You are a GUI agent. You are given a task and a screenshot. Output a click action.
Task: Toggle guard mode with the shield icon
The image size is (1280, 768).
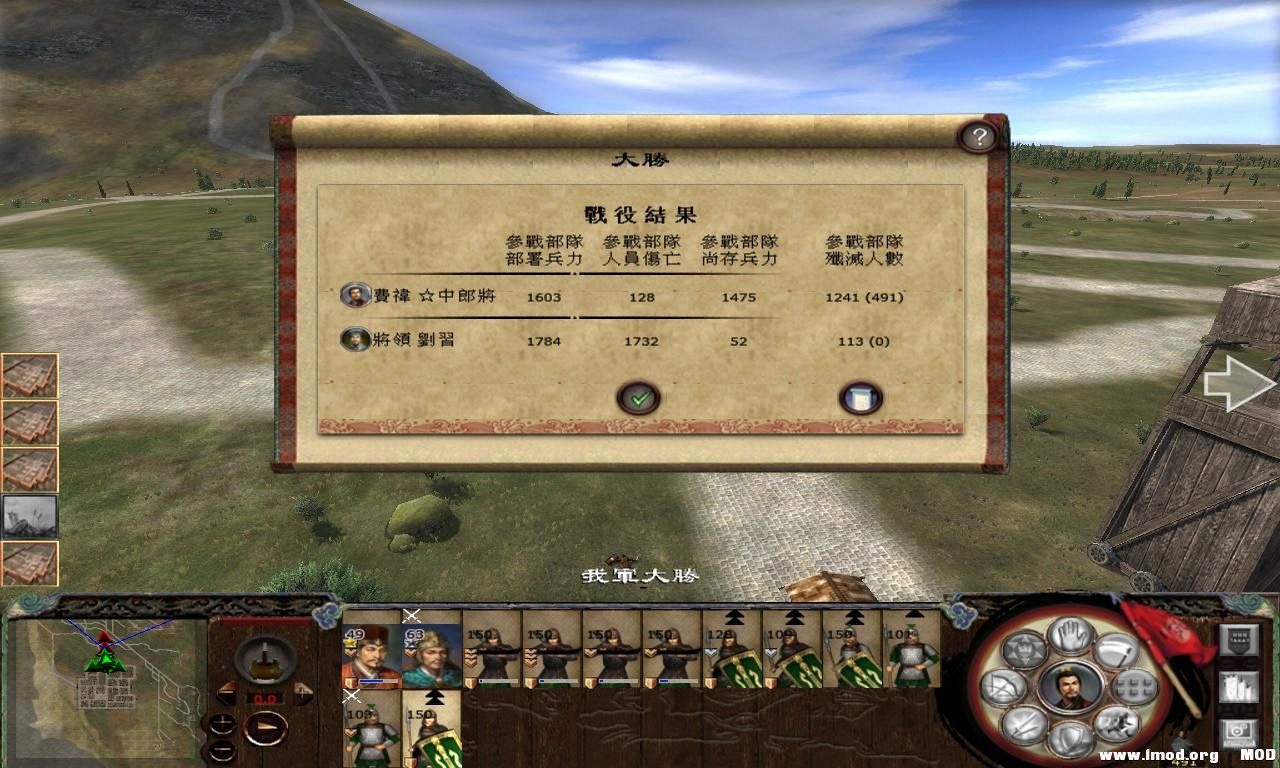click(x=1068, y=738)
